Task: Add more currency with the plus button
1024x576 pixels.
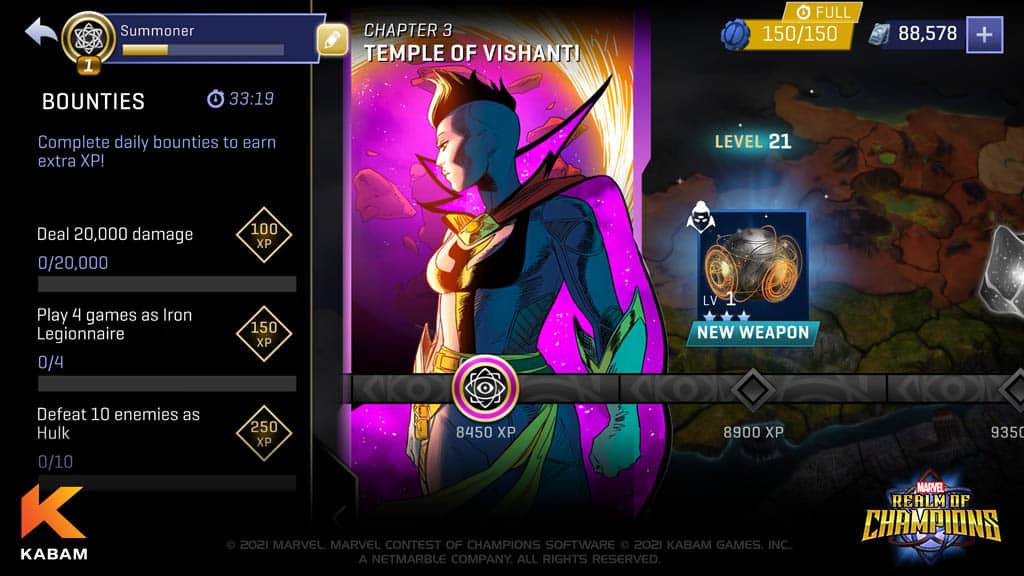Action: tap(984, 34)
